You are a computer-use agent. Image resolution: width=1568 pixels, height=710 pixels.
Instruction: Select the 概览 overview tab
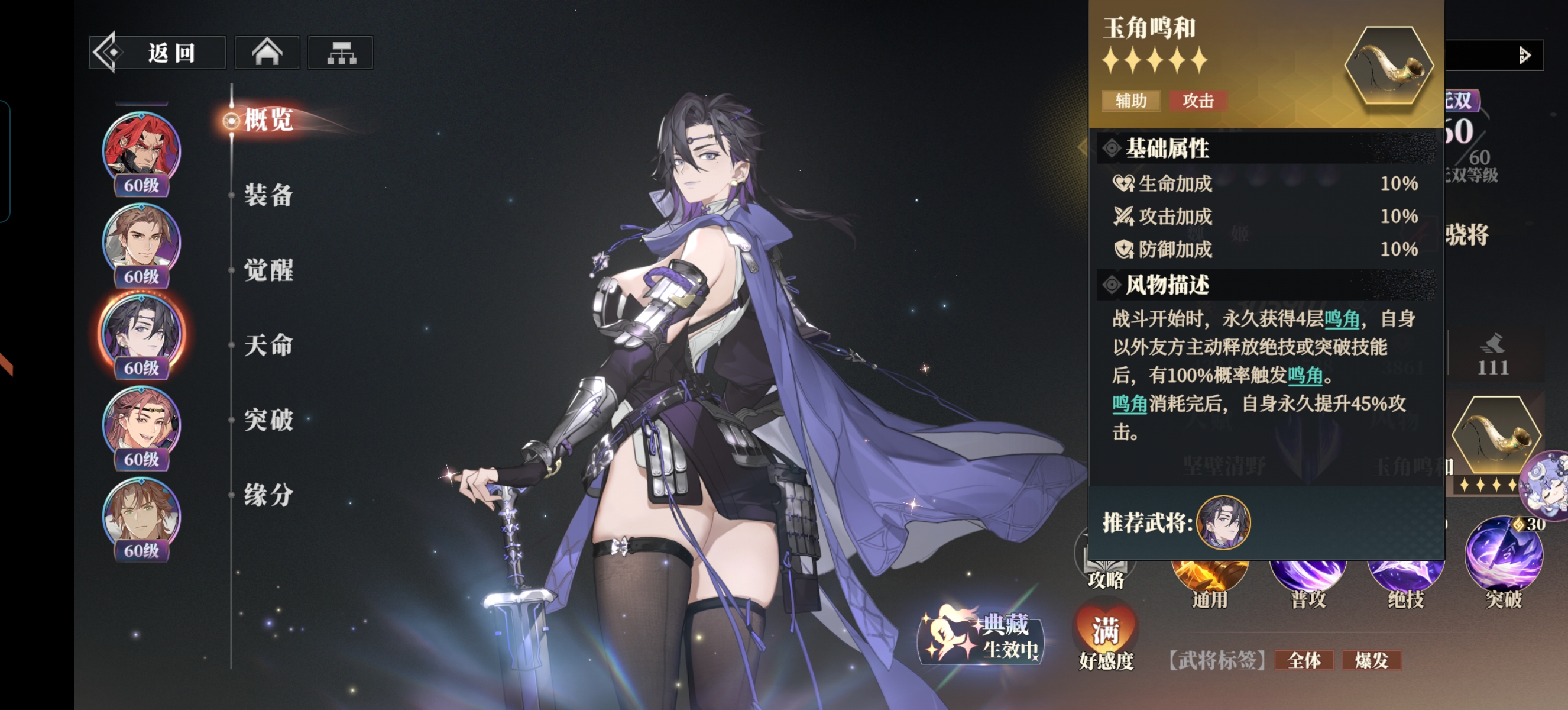(x=268, y=120)
